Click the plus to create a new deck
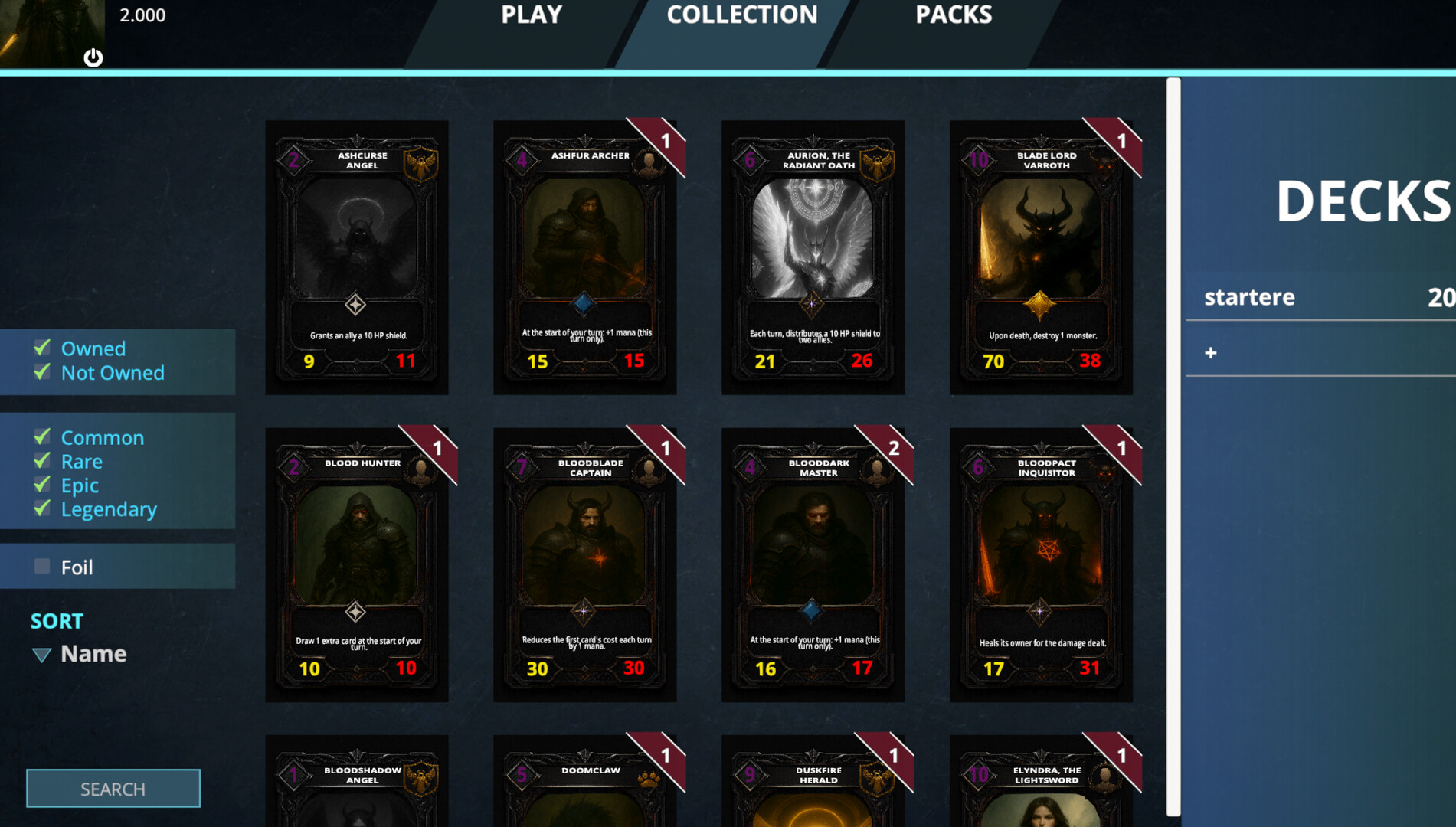This screenshot has width=1456, height=827. tap(1211, 352)
